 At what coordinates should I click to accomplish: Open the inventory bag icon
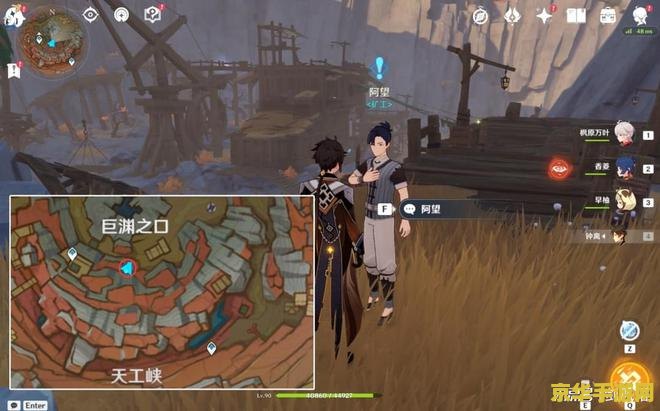pos(608,16)
